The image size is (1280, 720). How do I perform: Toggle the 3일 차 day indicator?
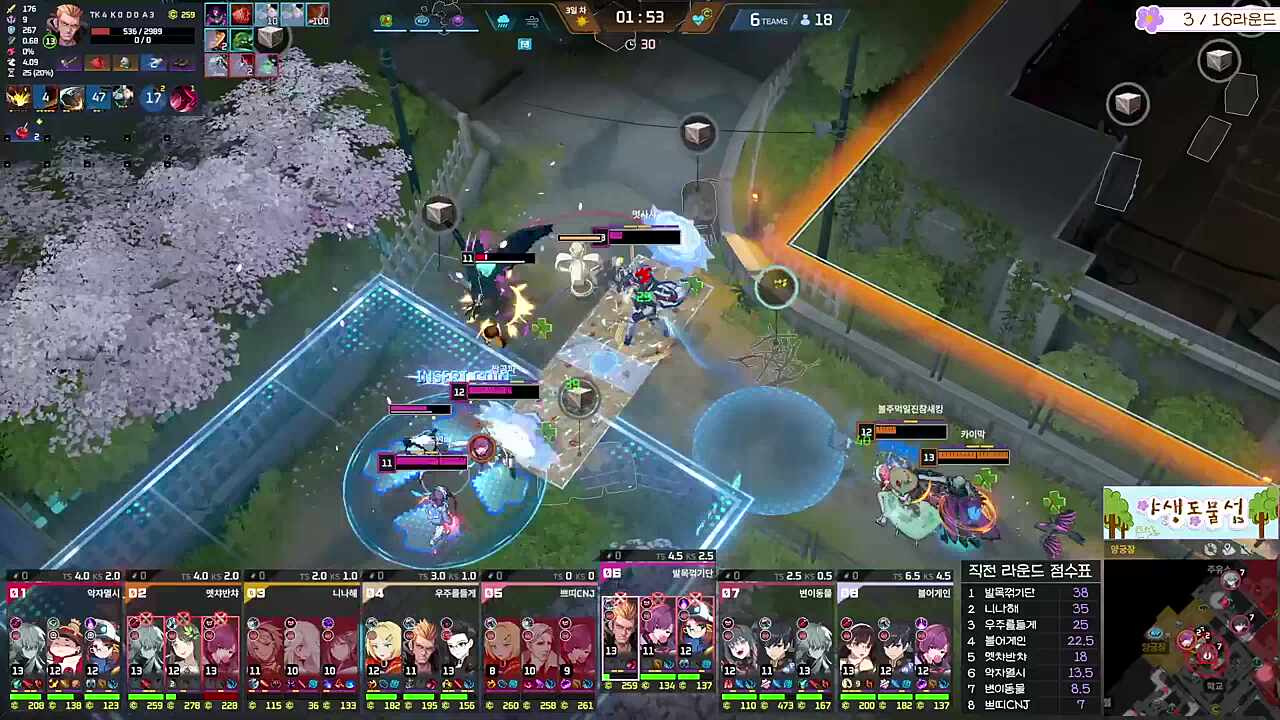(x=575, y=10)
